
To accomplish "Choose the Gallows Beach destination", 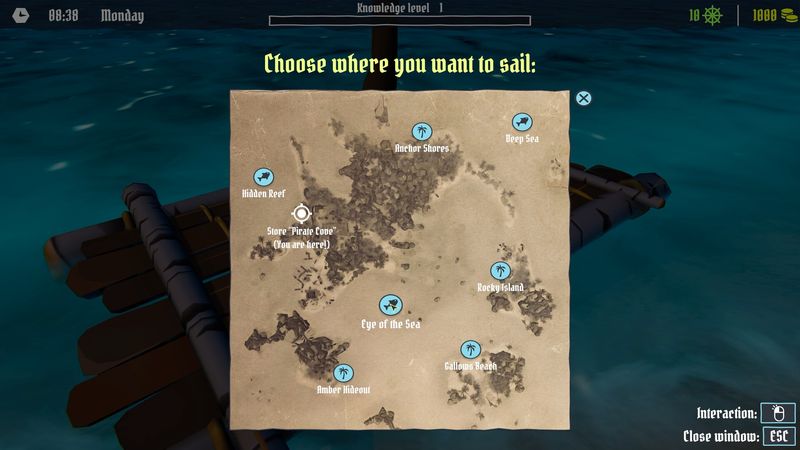I will point(470,349).
